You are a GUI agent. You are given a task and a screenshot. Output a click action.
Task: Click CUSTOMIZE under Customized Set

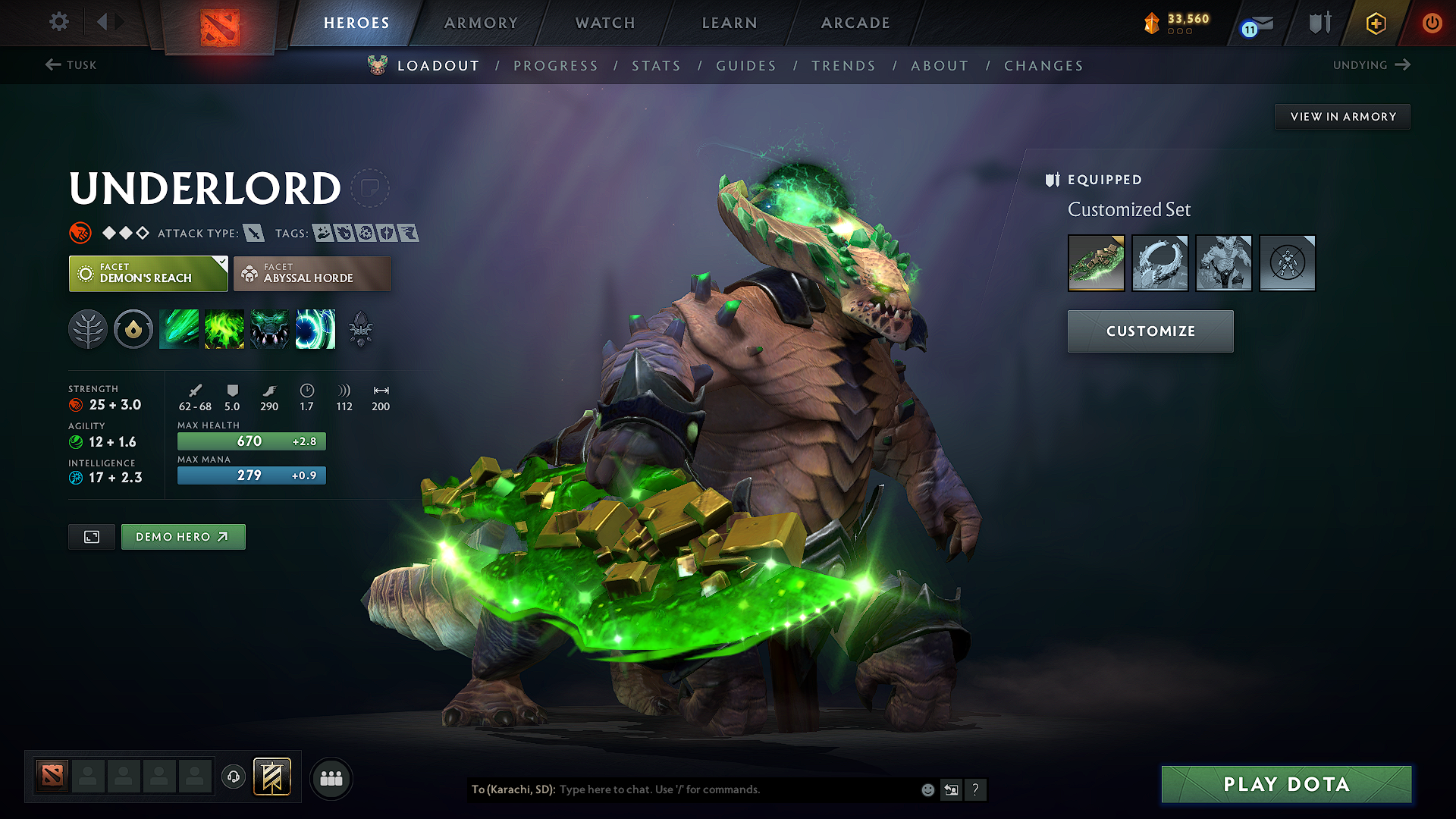click(x=1150, y=331)
